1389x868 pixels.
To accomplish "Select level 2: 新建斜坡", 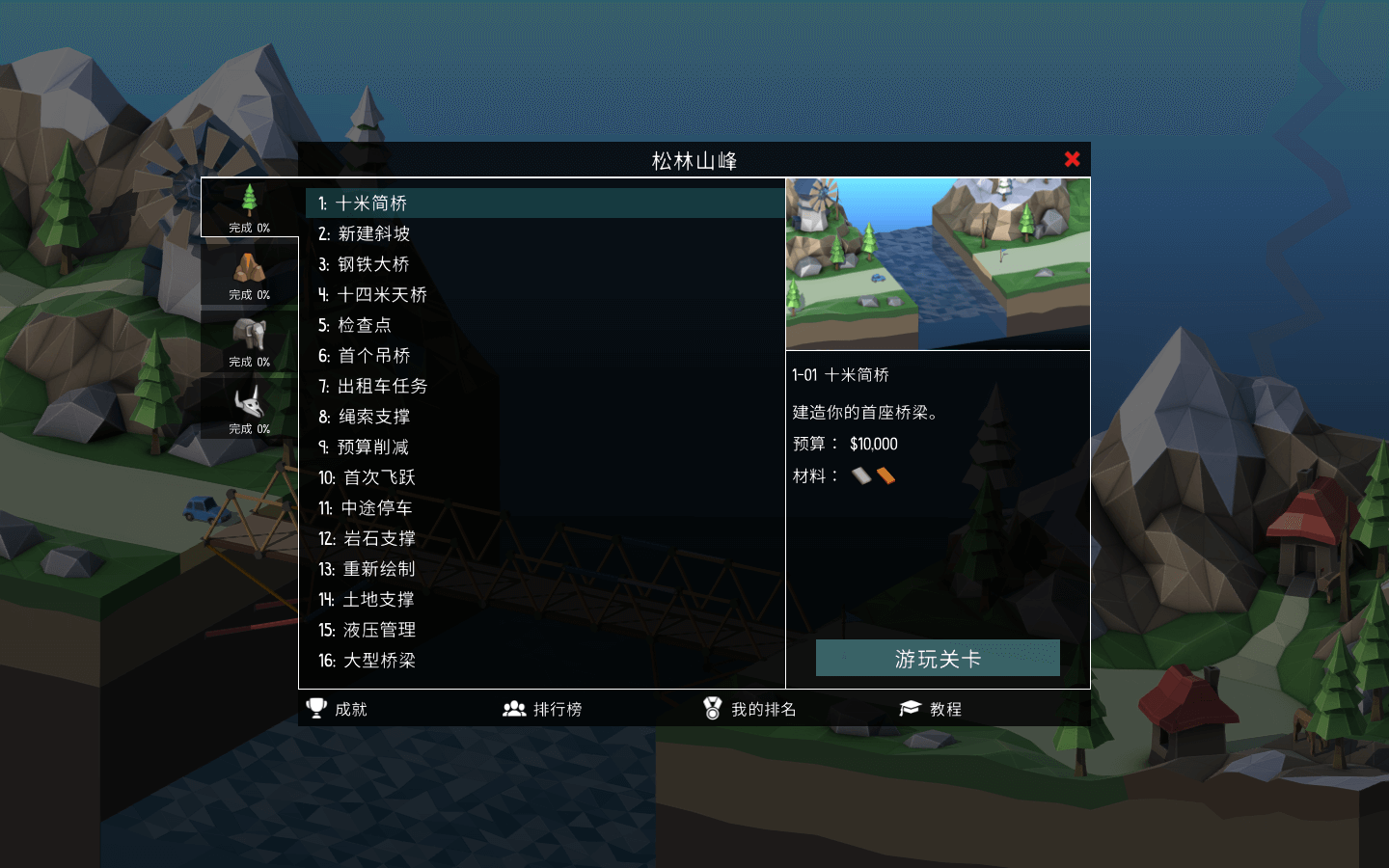I will [365, 234].
